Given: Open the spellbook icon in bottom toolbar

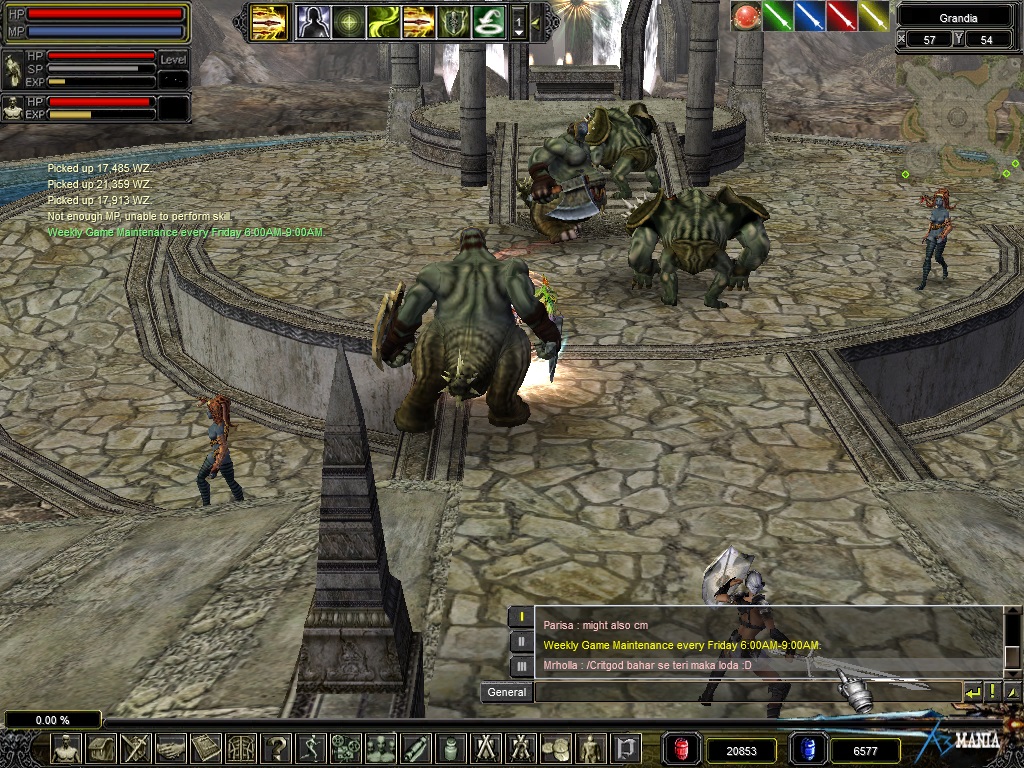Looking at the screenshot, I should [206, 747].
